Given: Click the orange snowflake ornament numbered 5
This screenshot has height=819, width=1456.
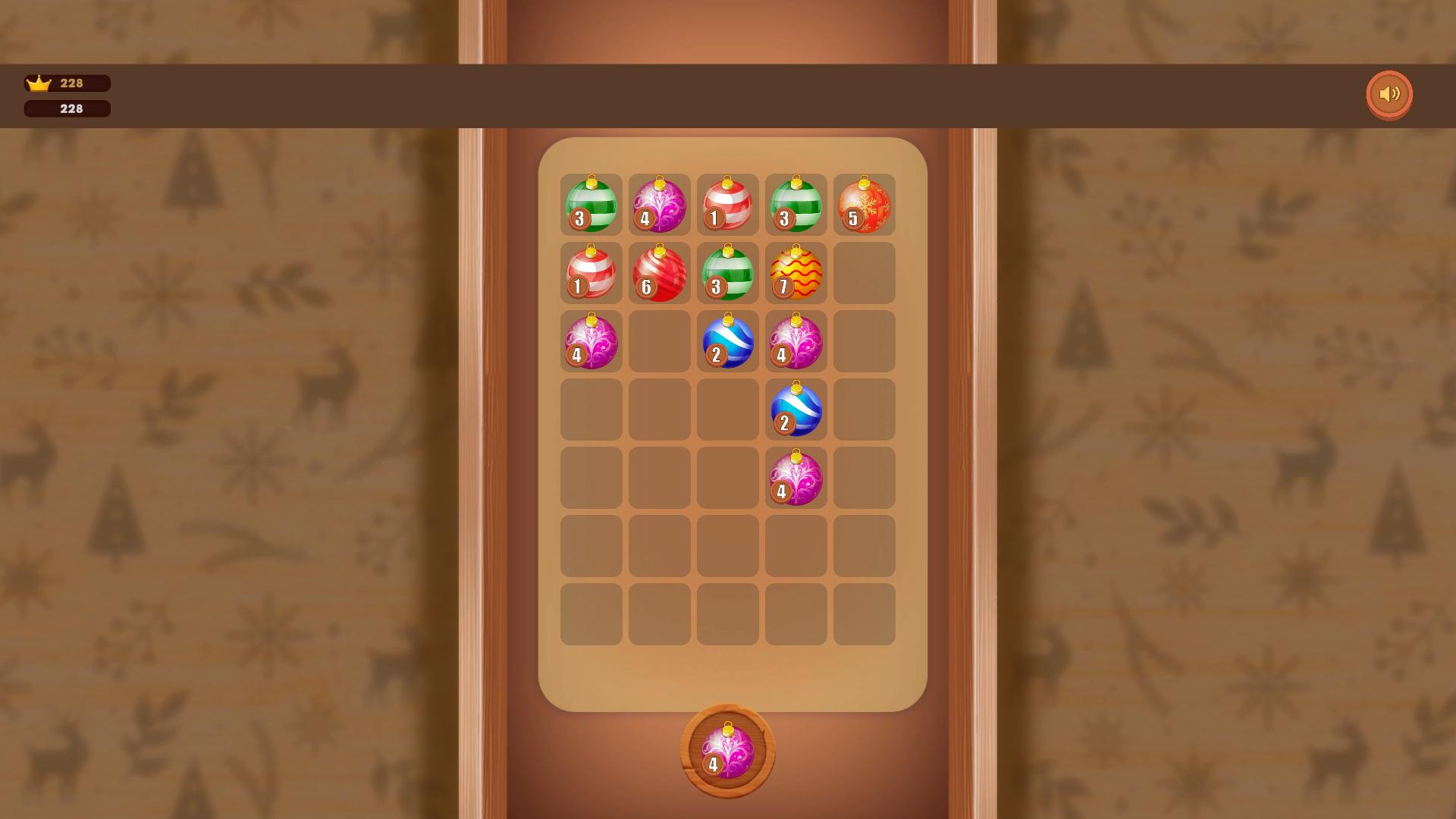Looking at the screenshot, I should tap(864, 205).
